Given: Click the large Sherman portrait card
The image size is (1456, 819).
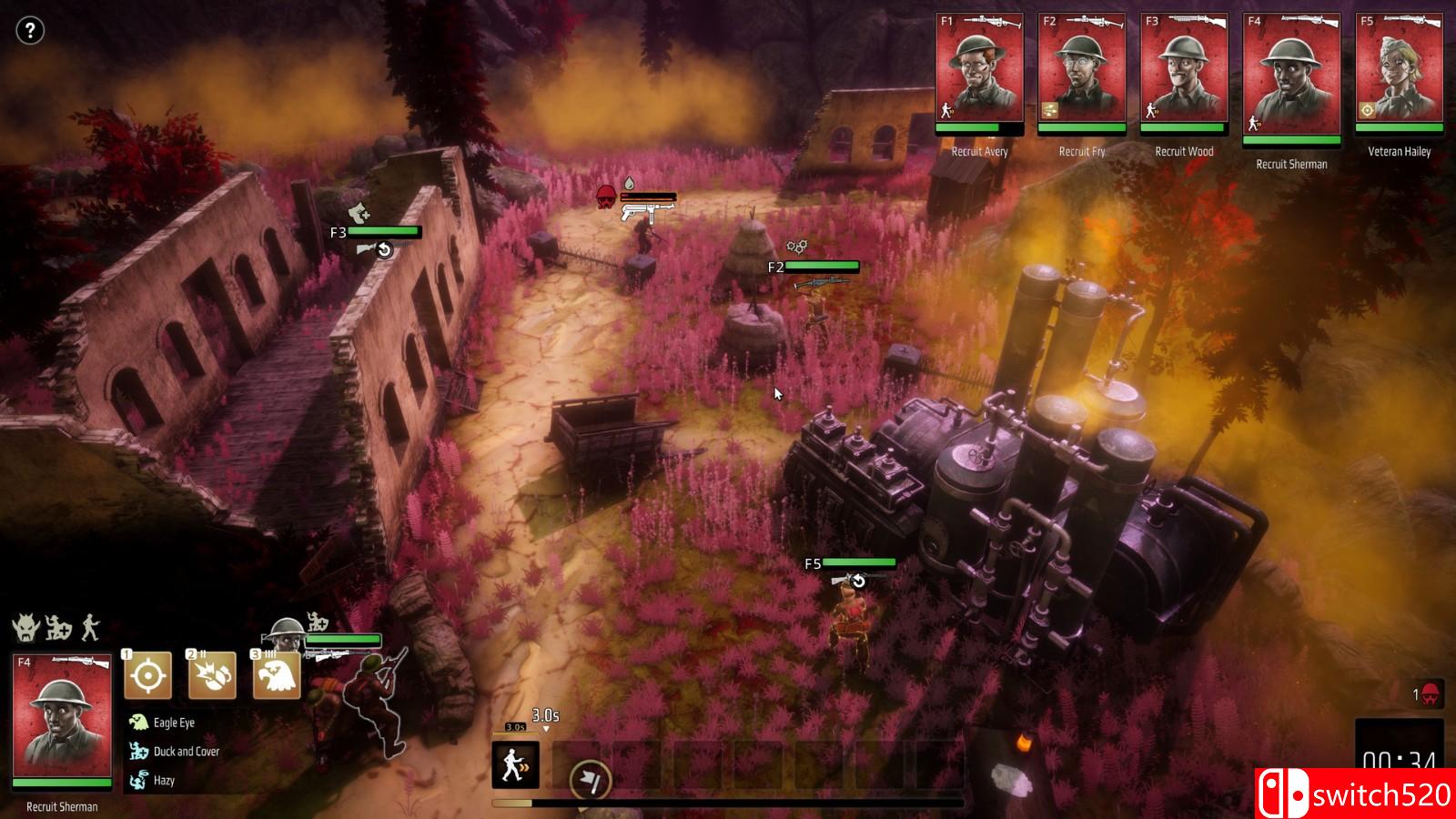Looking at the screenshot, I should click(62, 721).
